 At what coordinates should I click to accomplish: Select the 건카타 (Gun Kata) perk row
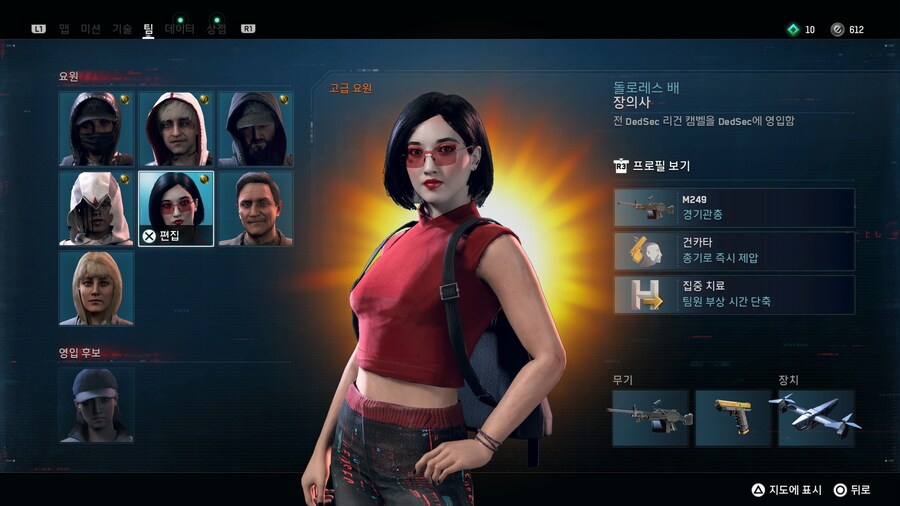(x=735, y=251)
